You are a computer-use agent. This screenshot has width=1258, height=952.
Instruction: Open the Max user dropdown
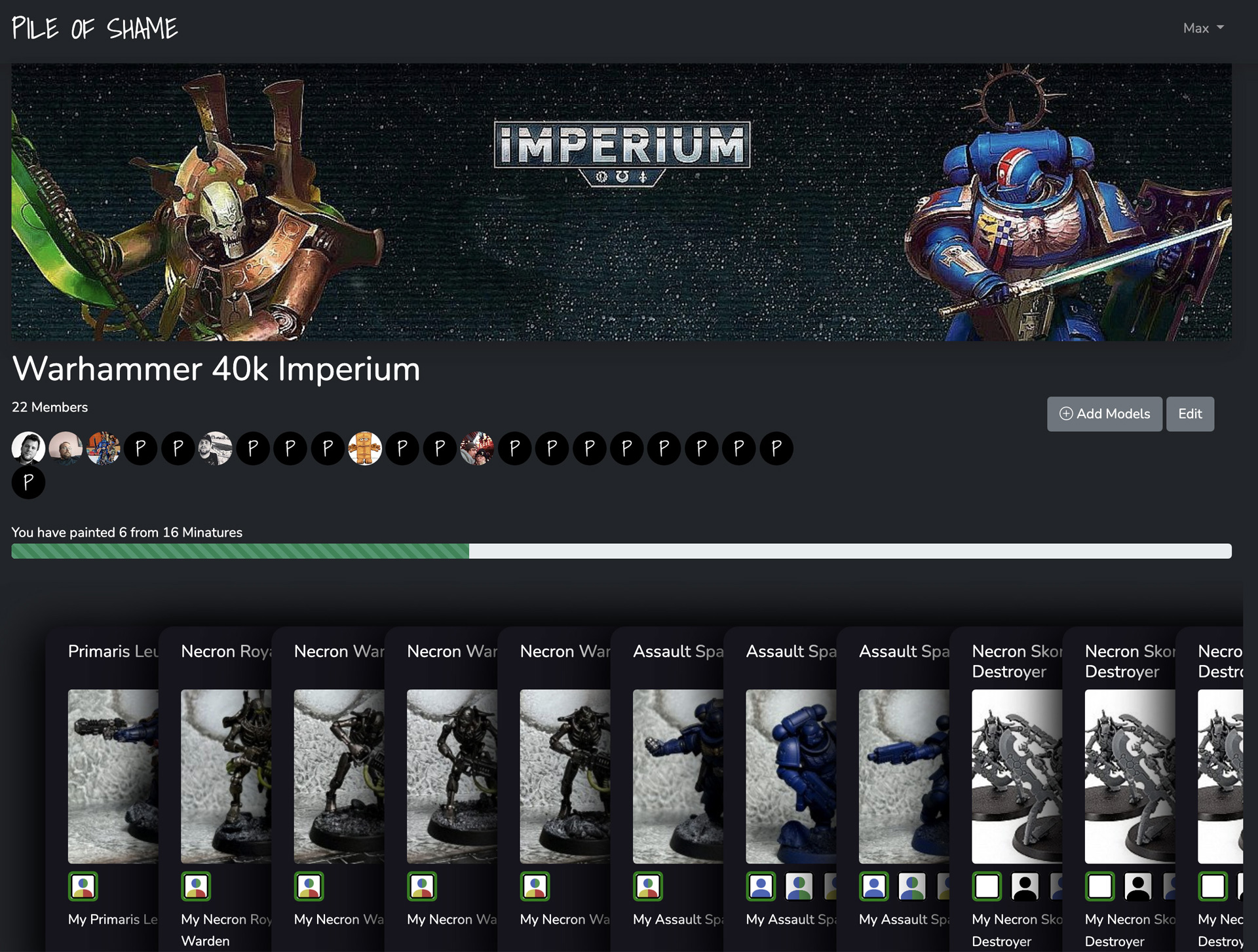(1203, 28)
